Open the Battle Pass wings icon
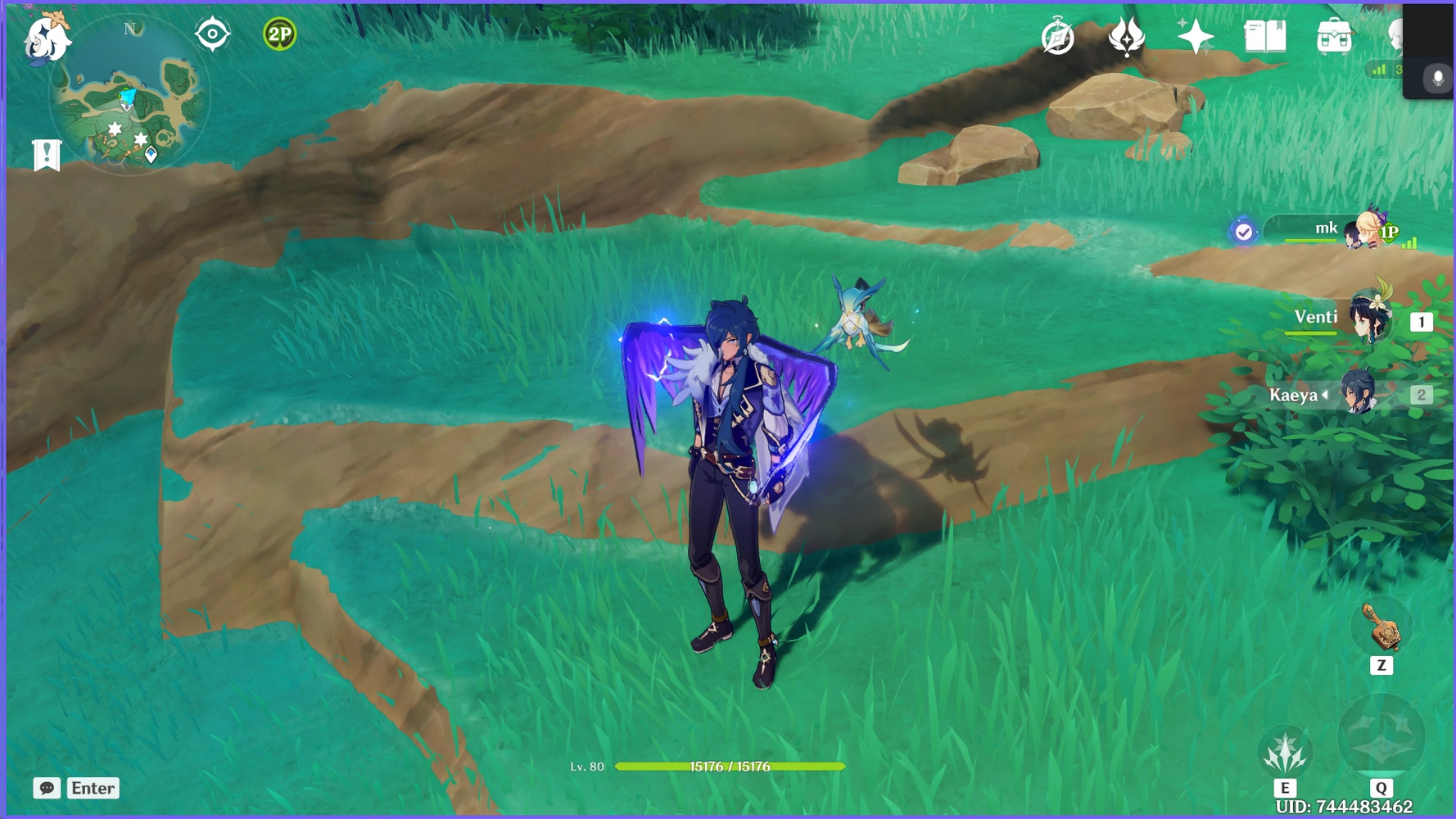1456x819 pixels. point(1128,34)
